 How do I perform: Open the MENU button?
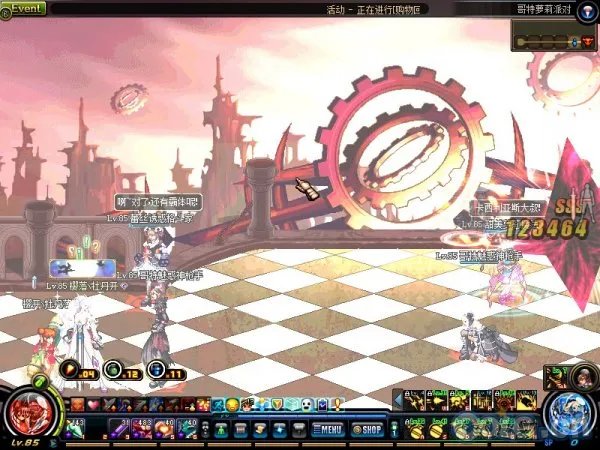pyautogui.click(x=327, y=430)
